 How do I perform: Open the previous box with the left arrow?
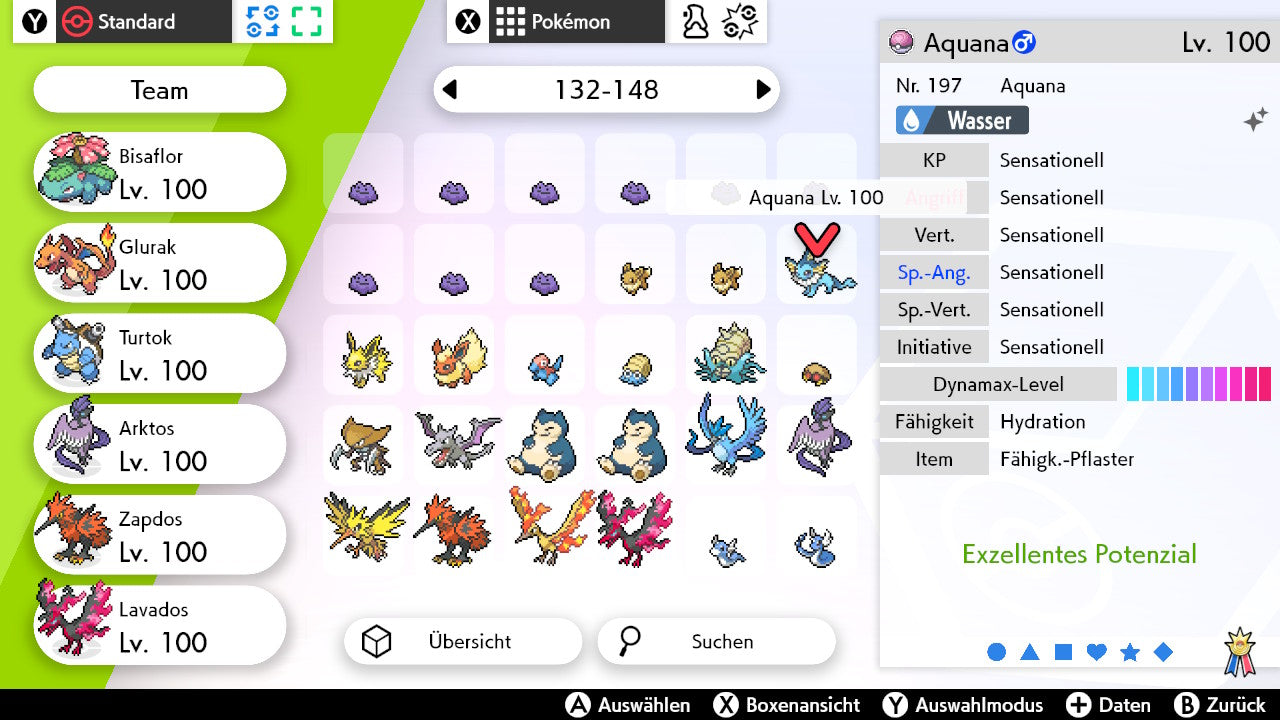pyautogui.click(x=451, y=90)
